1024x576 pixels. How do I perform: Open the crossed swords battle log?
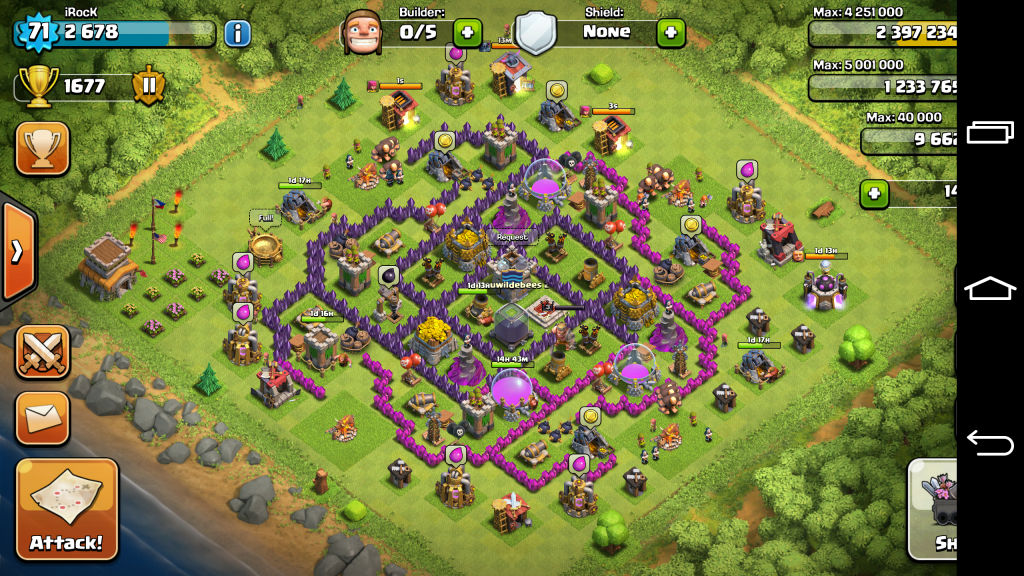pos(42,352)
